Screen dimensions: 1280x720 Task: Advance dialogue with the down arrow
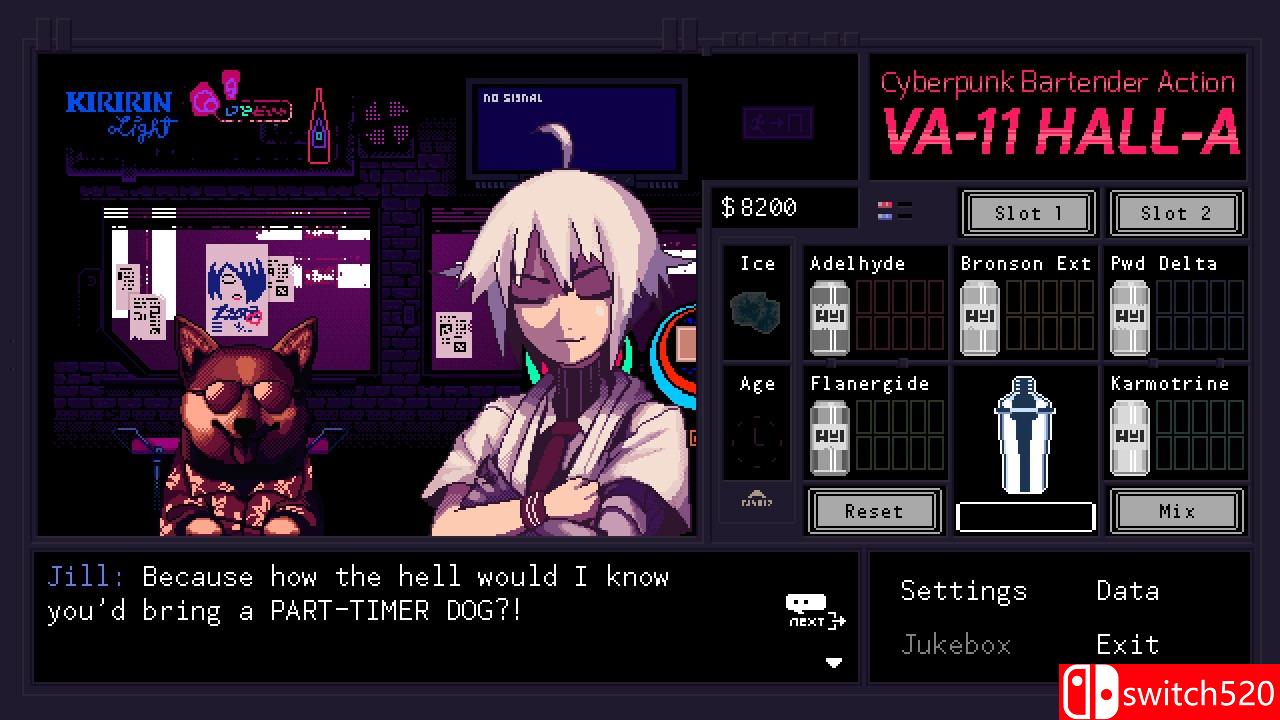836,662
